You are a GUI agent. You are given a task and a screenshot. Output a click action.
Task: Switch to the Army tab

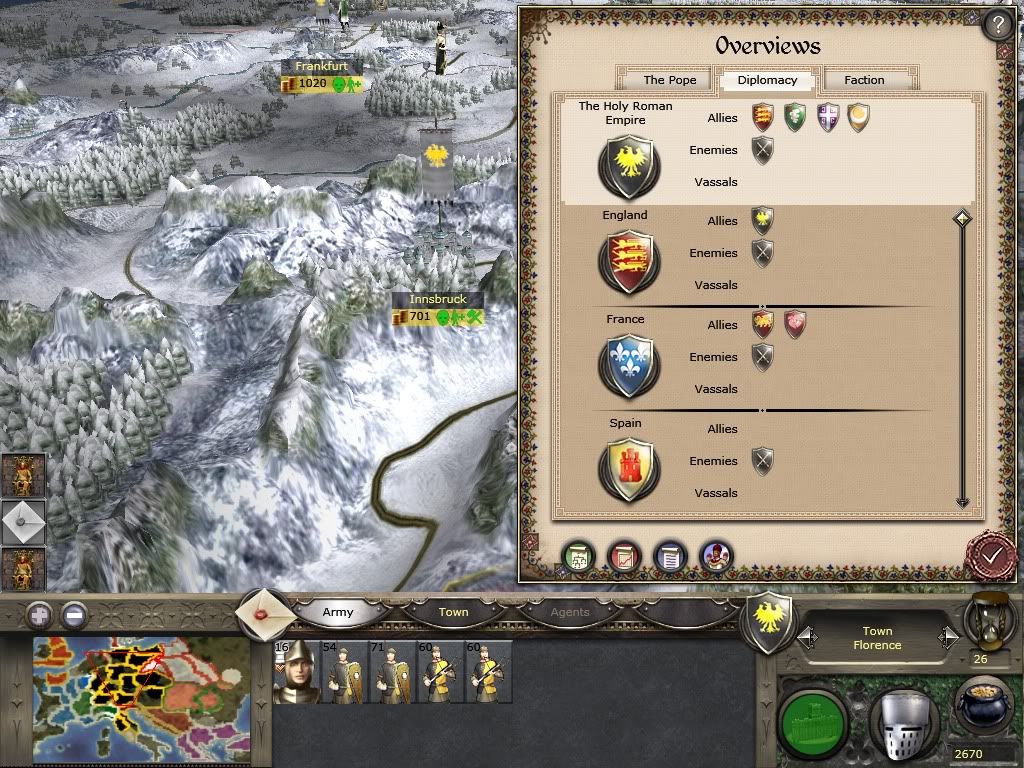click(338, 612)
